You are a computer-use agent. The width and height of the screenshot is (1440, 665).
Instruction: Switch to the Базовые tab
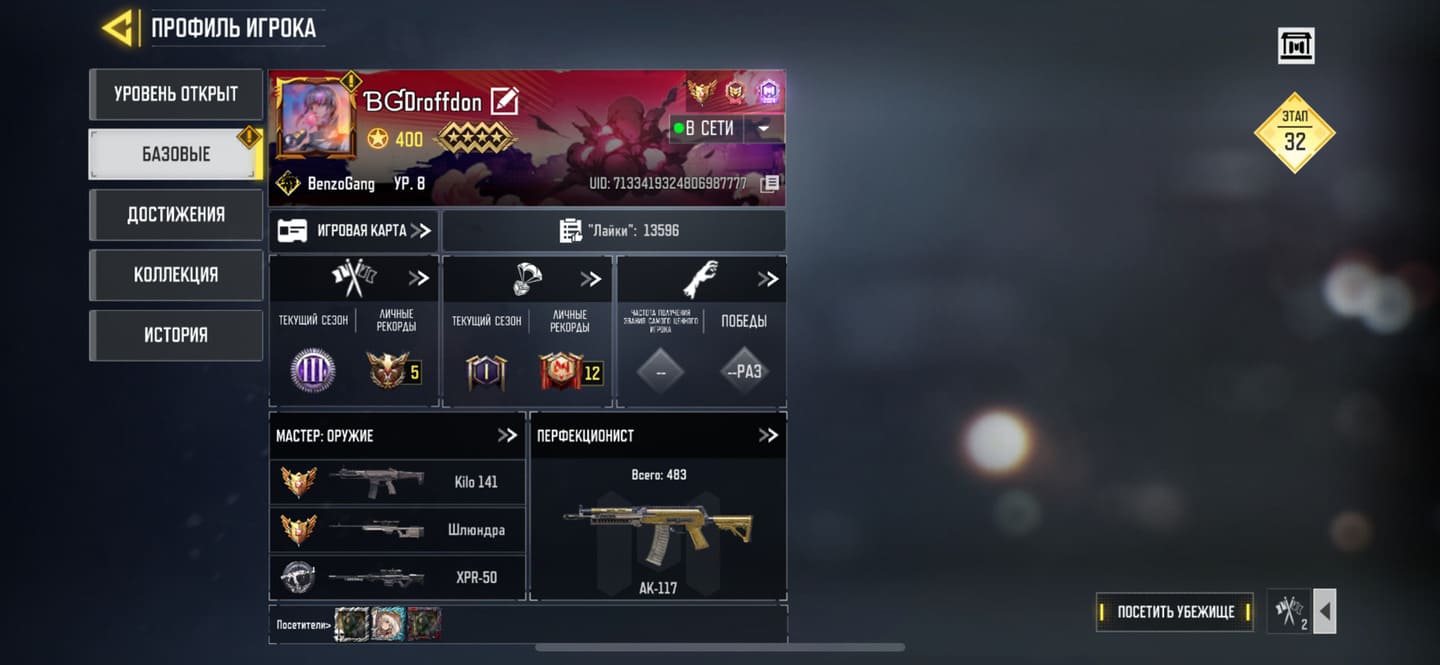tap(176, 154)
